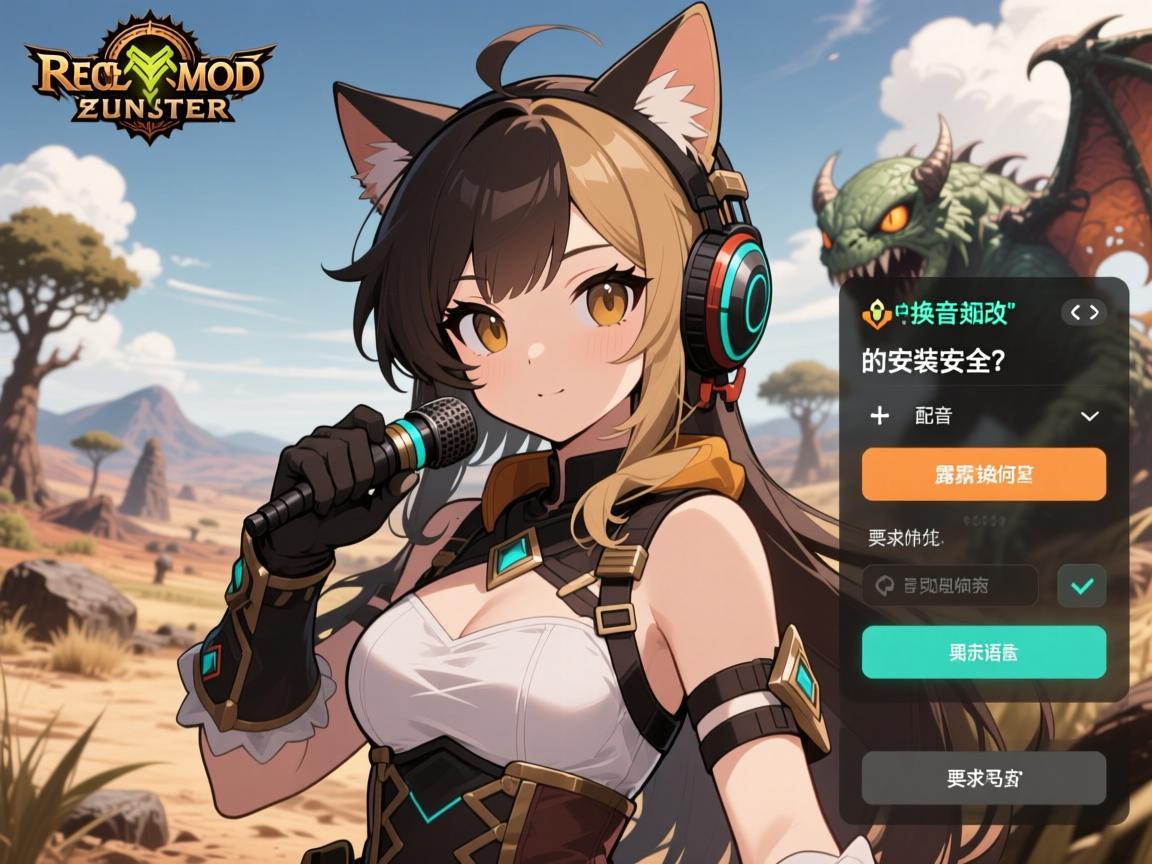
Task: Click the angle-brackets toggle at panel top
Action: pyautogui.click(x=1085, y=313)
